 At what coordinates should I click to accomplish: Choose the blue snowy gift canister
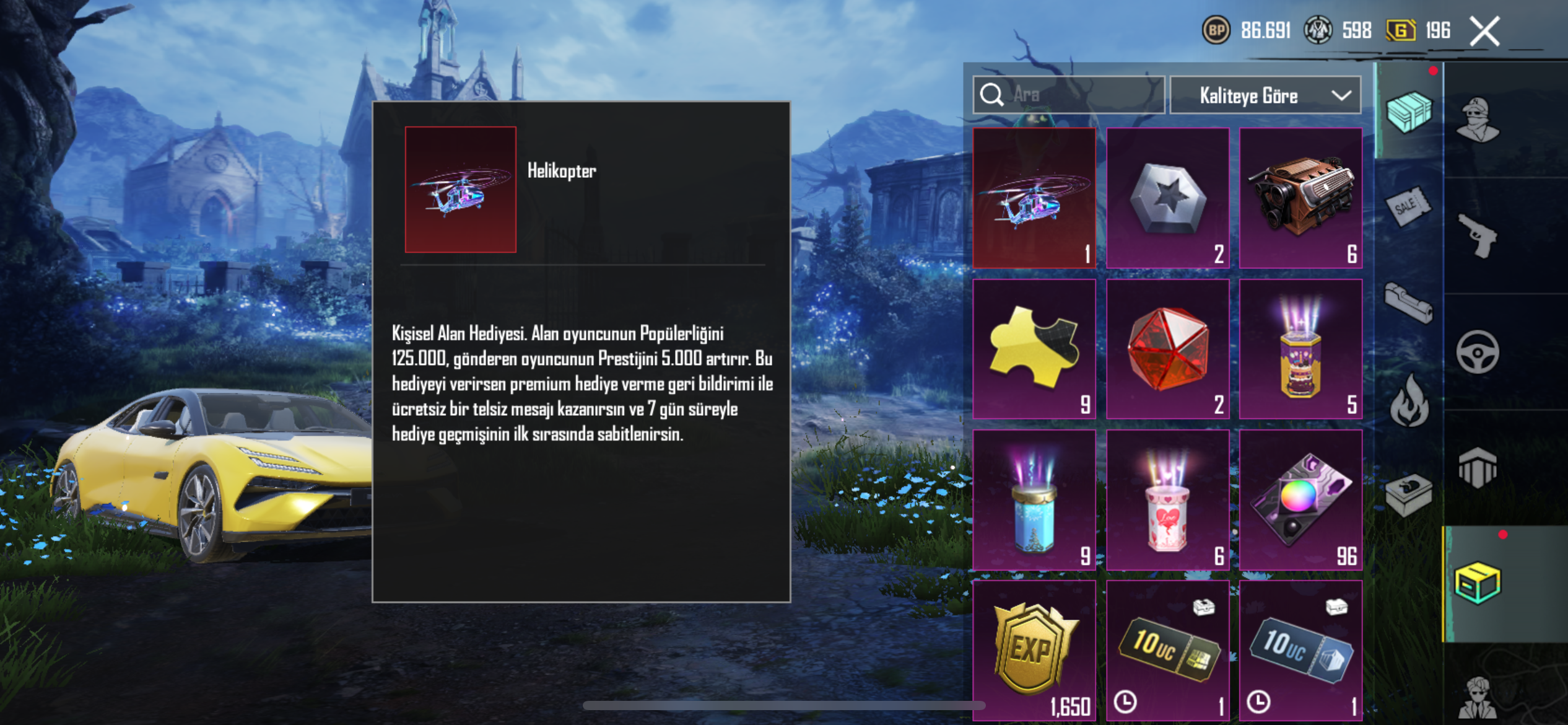(1034, 500)
